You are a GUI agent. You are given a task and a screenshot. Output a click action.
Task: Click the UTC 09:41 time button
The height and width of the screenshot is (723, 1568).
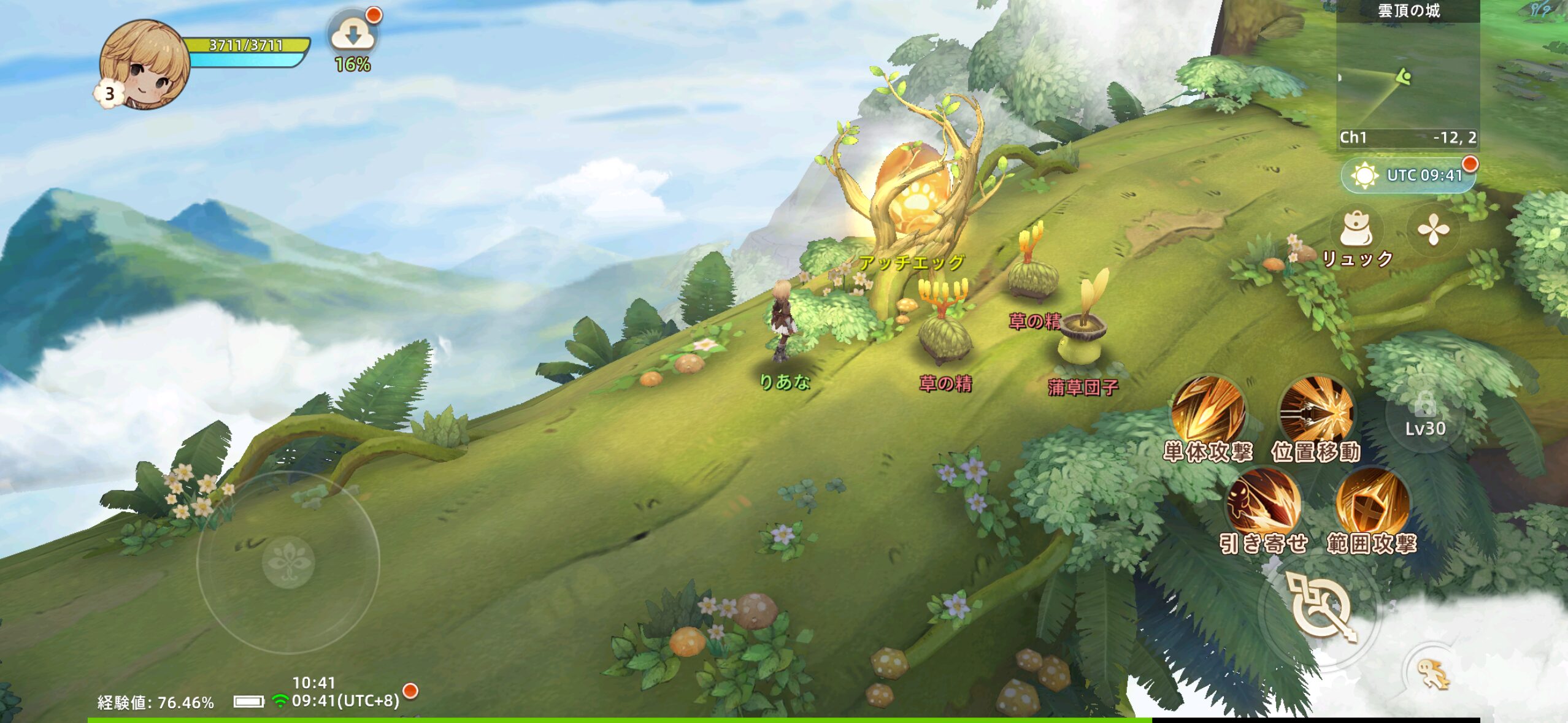(1409, 176)
